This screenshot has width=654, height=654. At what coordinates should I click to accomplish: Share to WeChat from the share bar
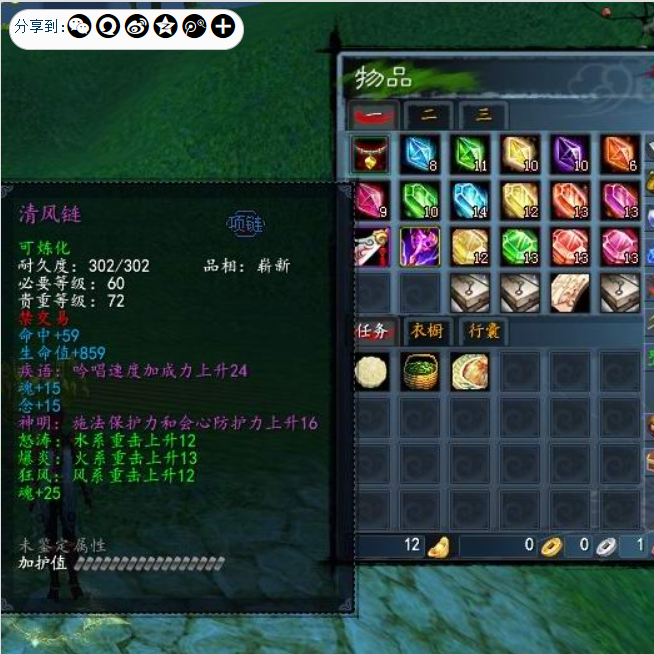[79, 27]
